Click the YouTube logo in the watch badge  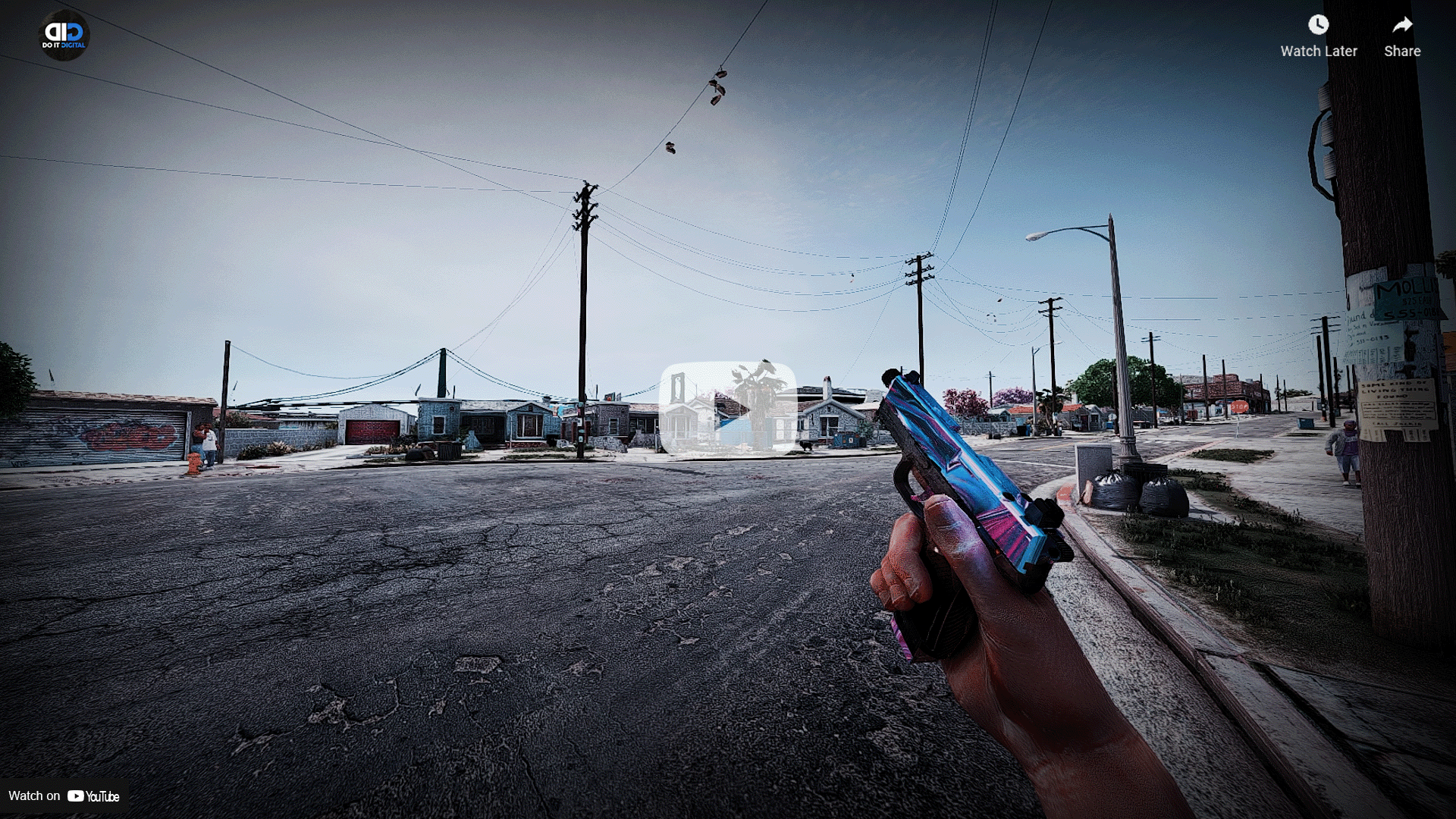77,796
